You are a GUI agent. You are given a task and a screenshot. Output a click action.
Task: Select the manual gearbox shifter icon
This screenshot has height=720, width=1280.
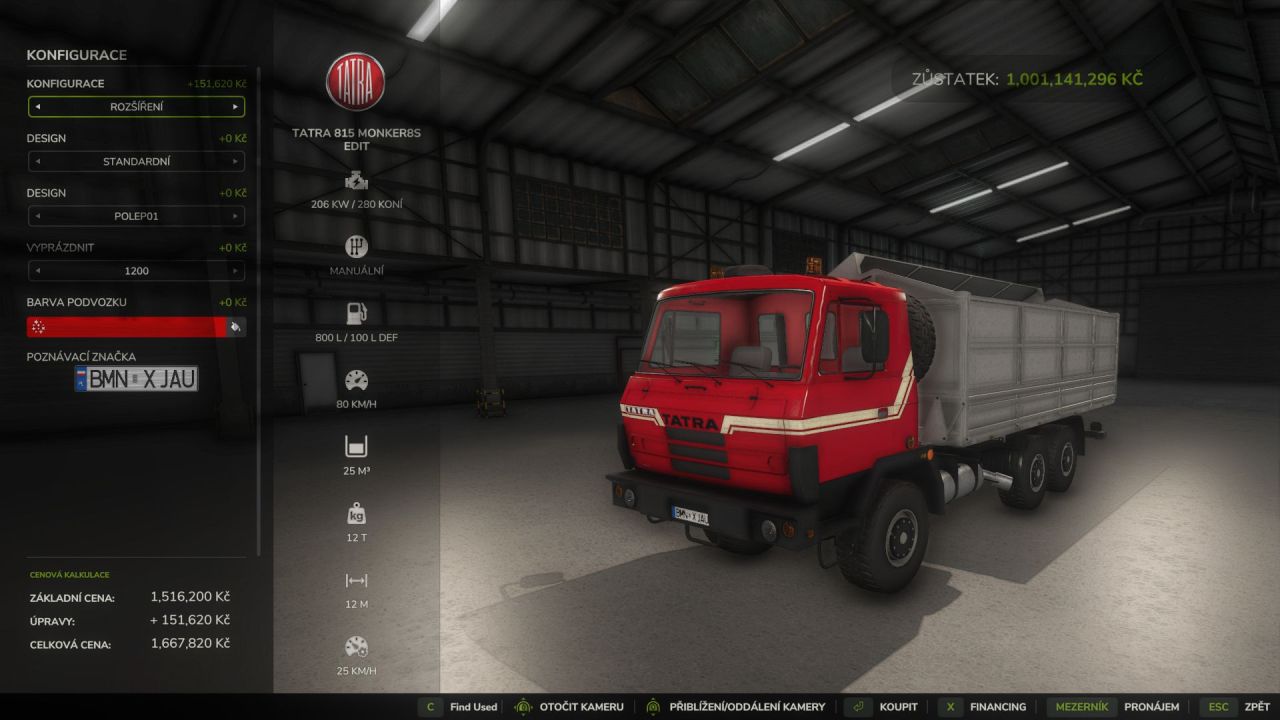click(357, 245)
